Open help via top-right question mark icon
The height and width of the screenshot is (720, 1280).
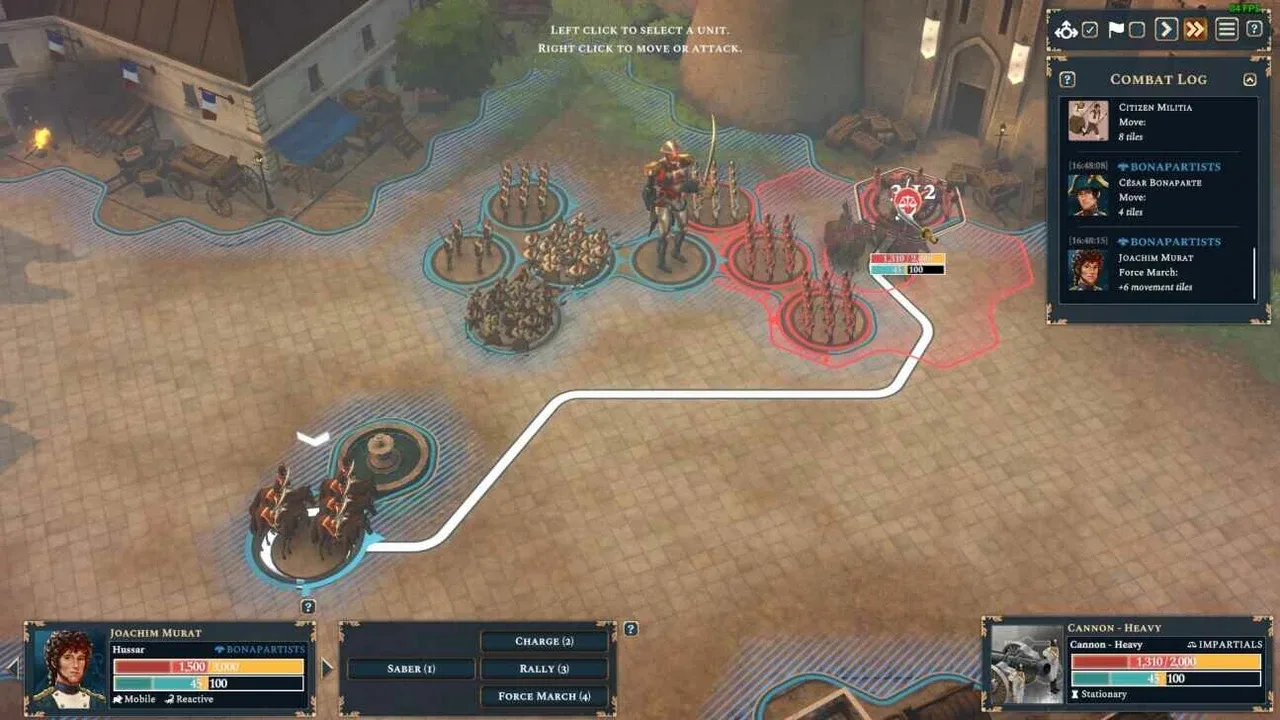tap(1255, 30)
